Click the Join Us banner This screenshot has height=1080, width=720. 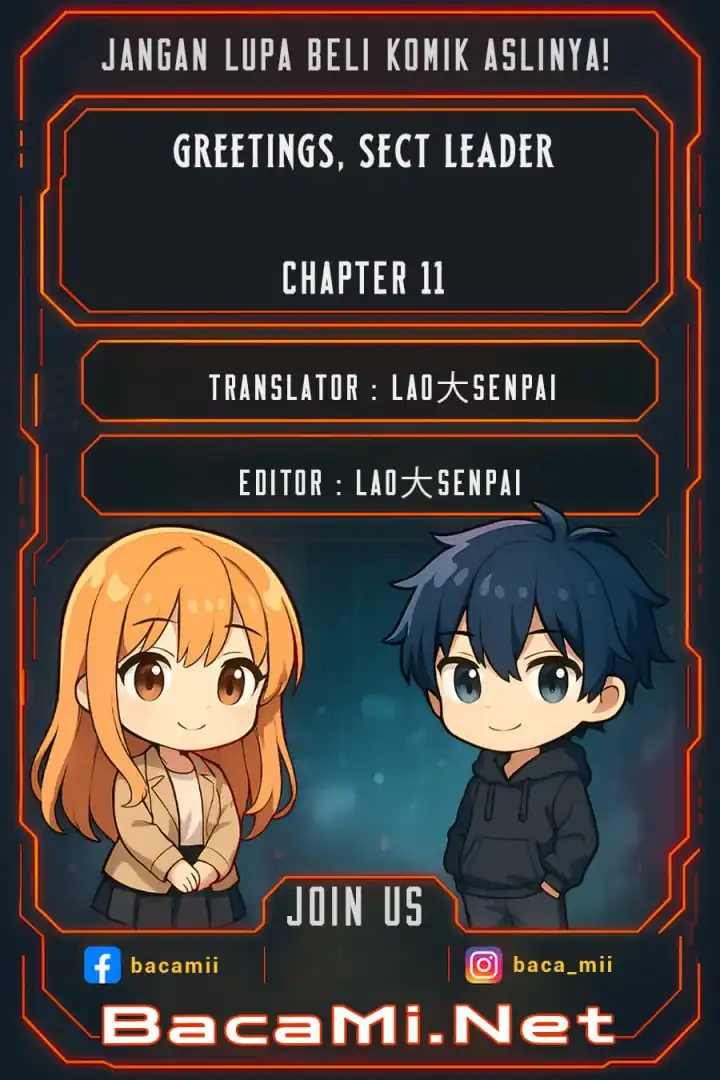356,906
